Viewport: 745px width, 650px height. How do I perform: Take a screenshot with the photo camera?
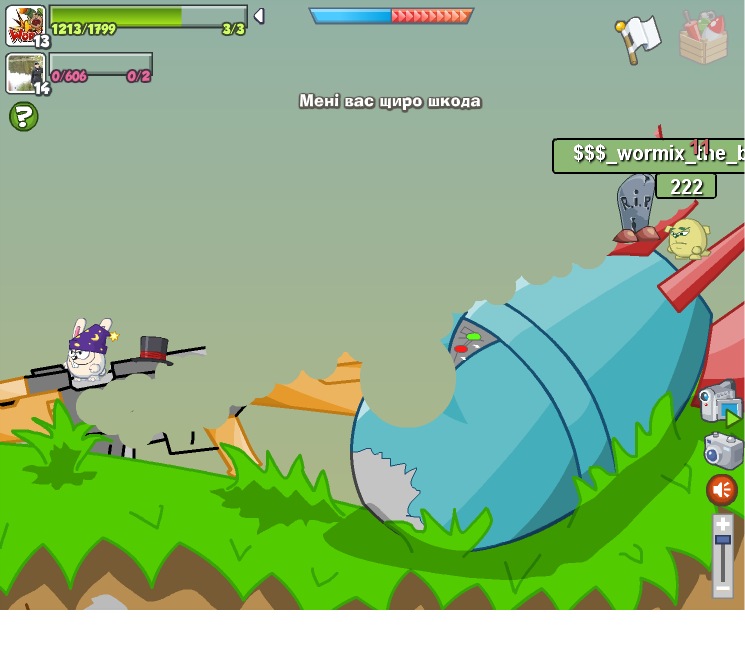click(723, 449)
